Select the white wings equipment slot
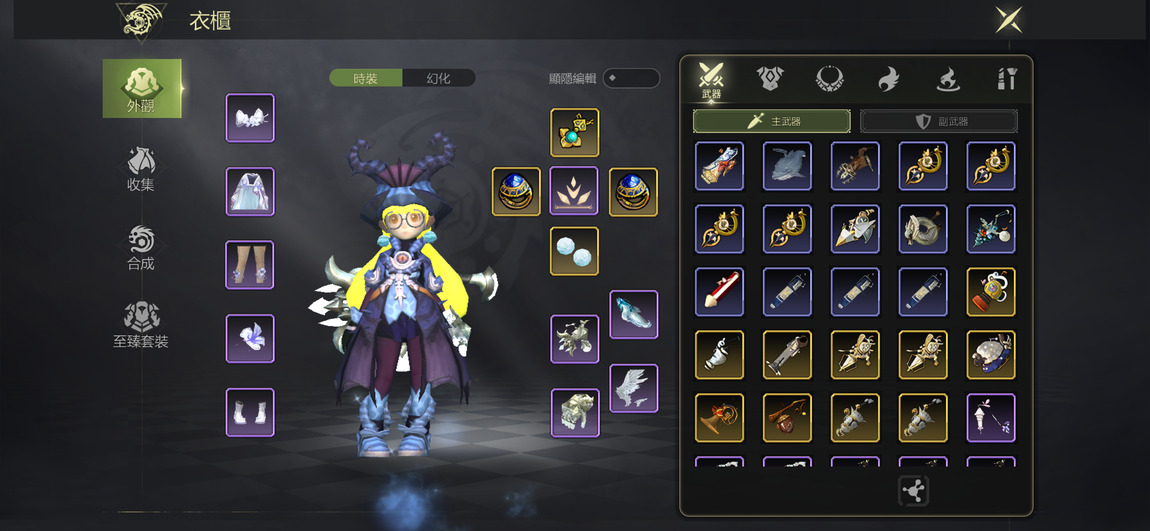The width and height of the screenshot is (1150, 531). point(634,388)
